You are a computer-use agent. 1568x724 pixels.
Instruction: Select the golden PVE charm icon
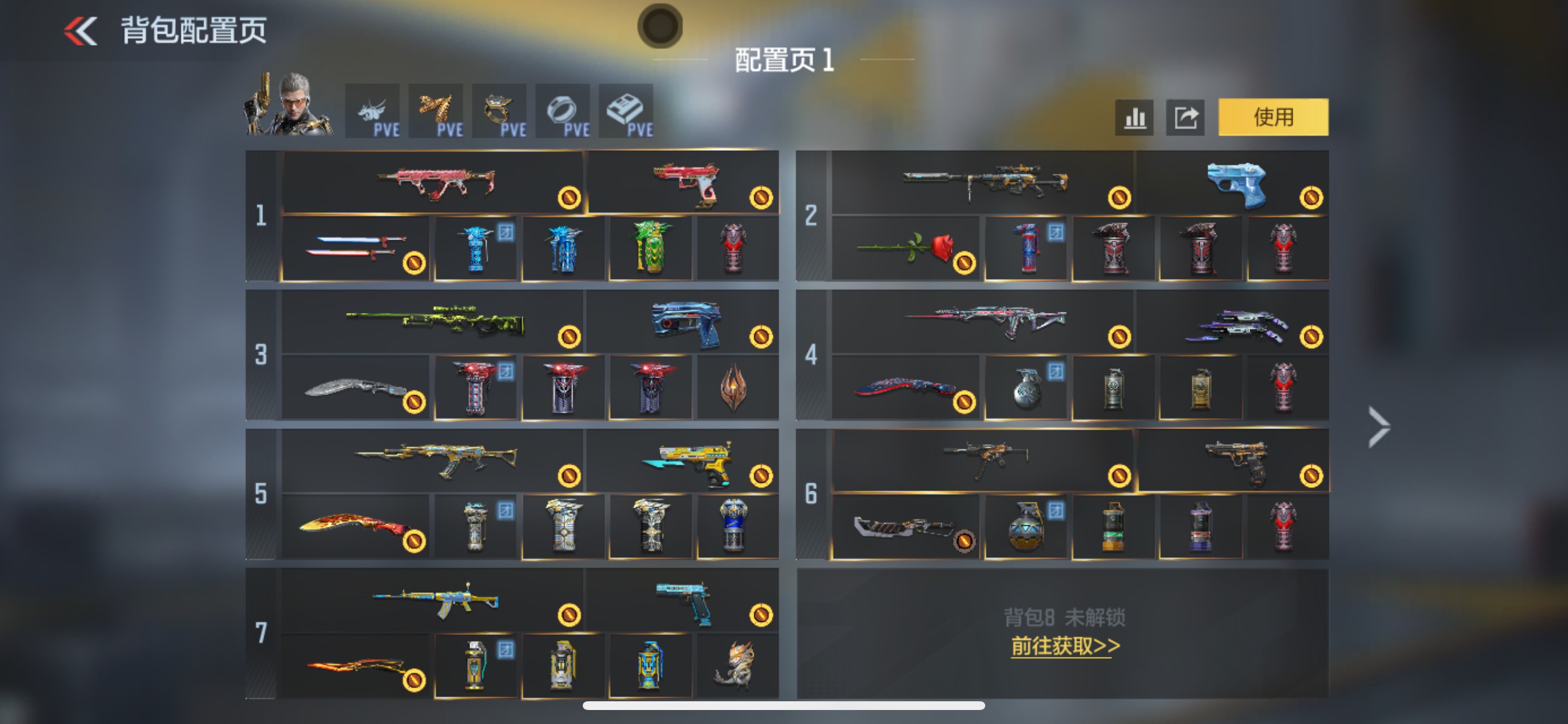(436, 110)
